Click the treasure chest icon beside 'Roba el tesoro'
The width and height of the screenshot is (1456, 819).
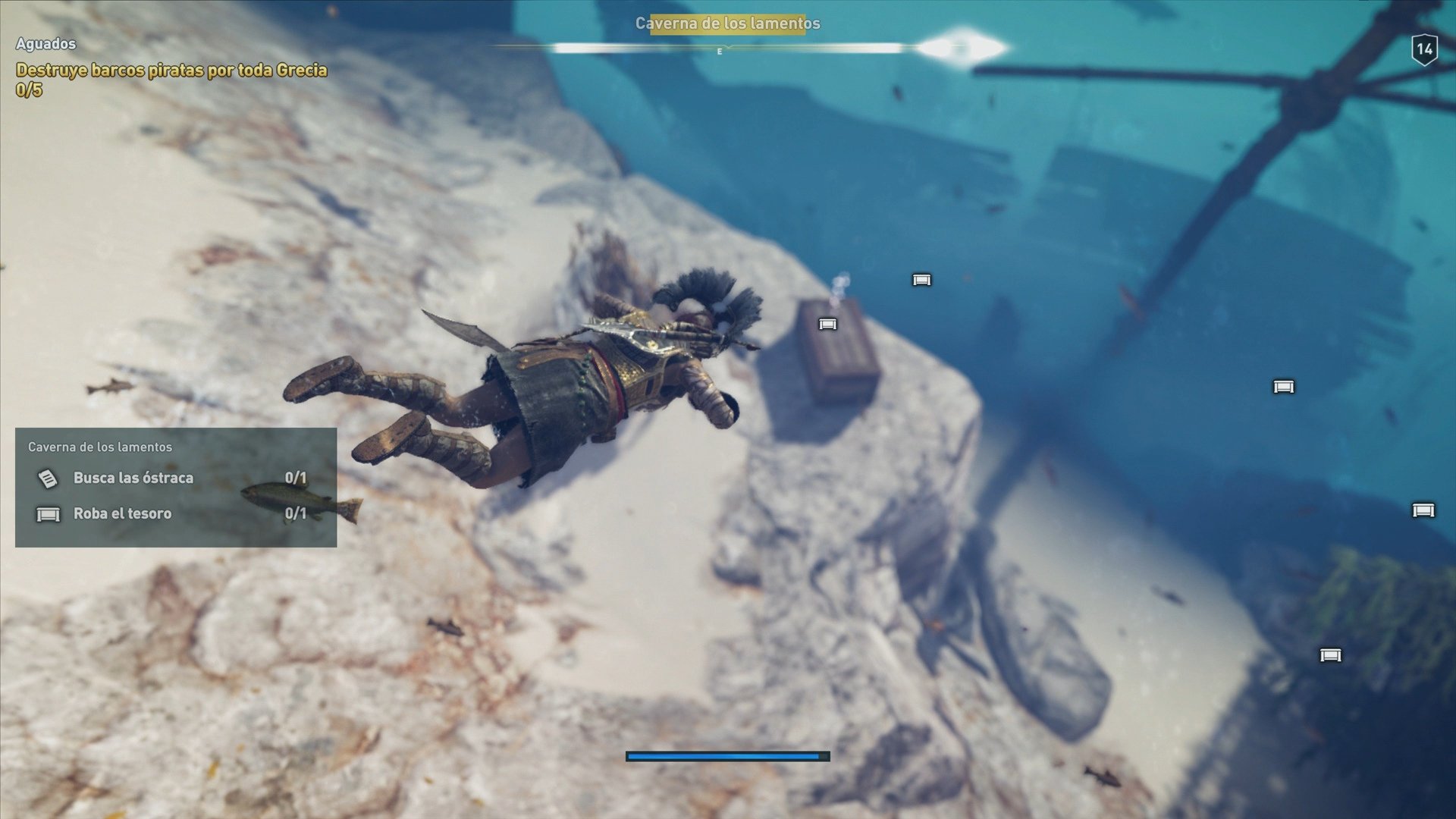pos(49,513)
